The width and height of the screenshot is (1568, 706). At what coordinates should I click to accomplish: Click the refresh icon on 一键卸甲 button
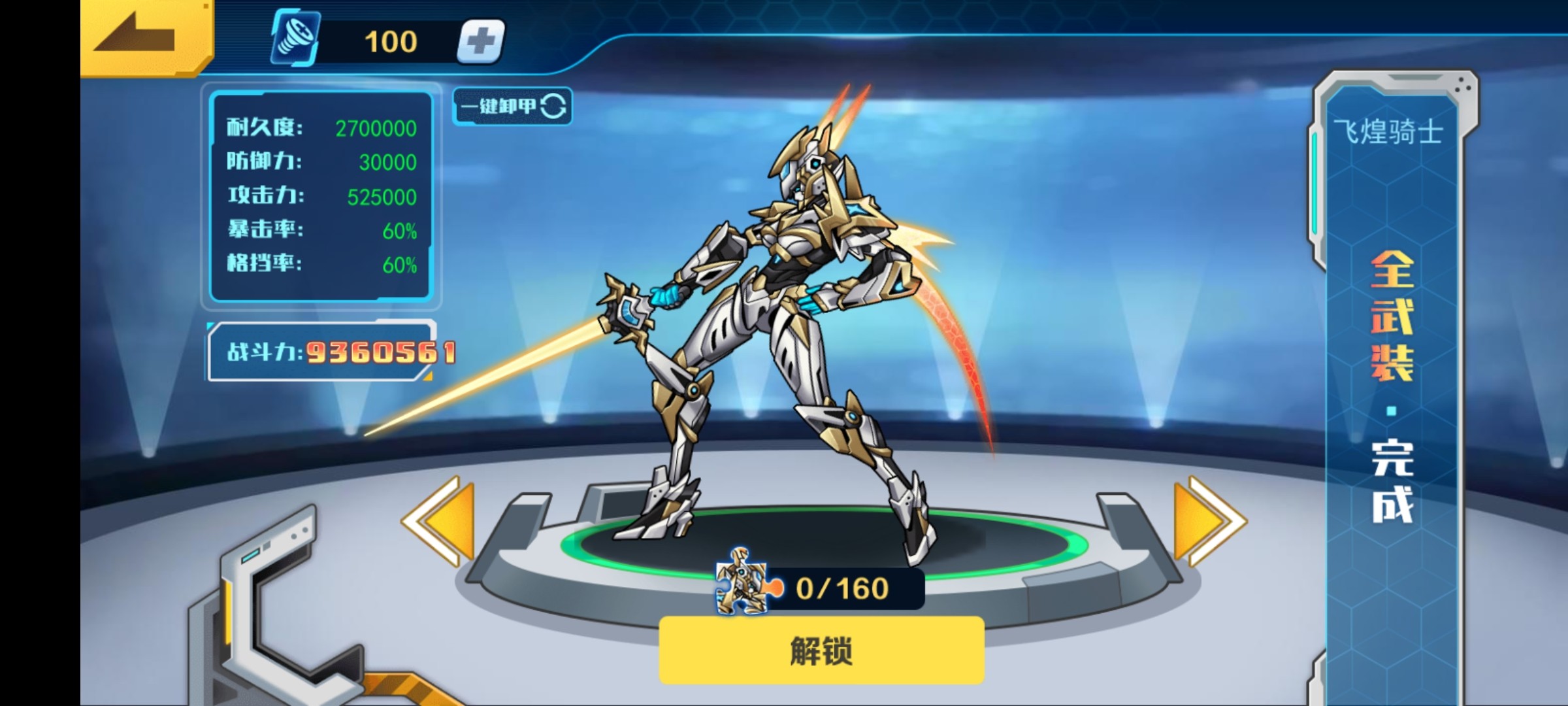(x=554, y=107)
